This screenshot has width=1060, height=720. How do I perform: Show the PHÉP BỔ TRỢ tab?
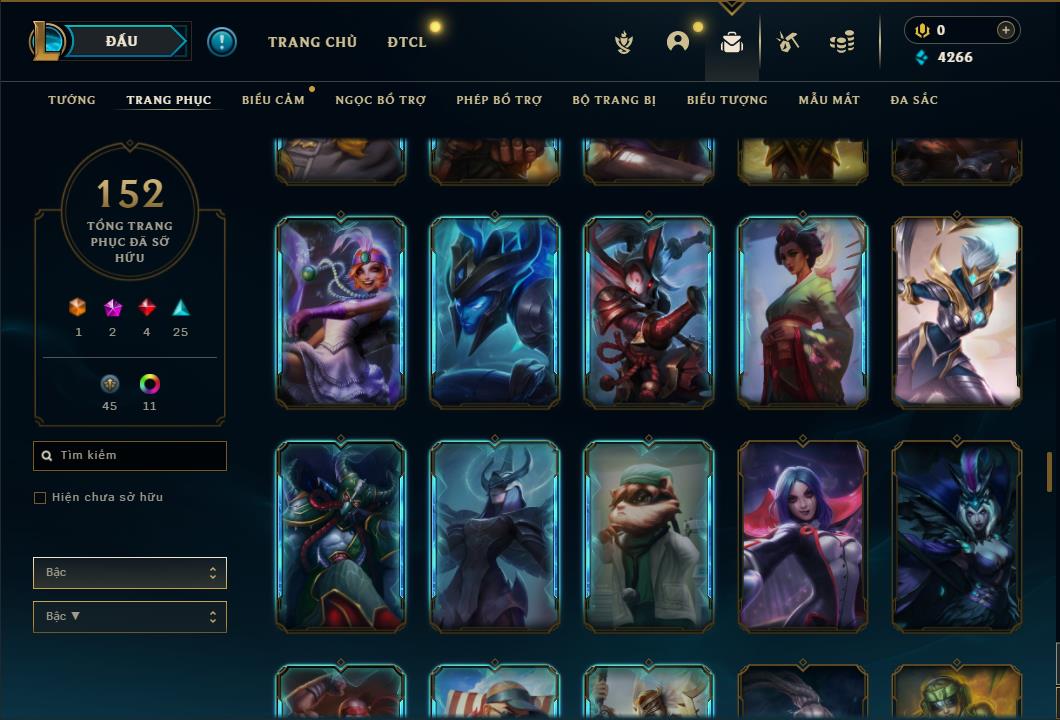click(x=499, y=100)
